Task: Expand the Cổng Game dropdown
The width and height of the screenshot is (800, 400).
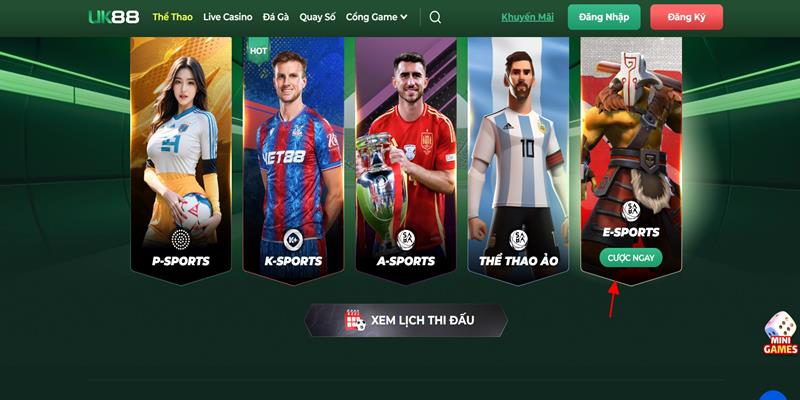Action: (377, 17)
